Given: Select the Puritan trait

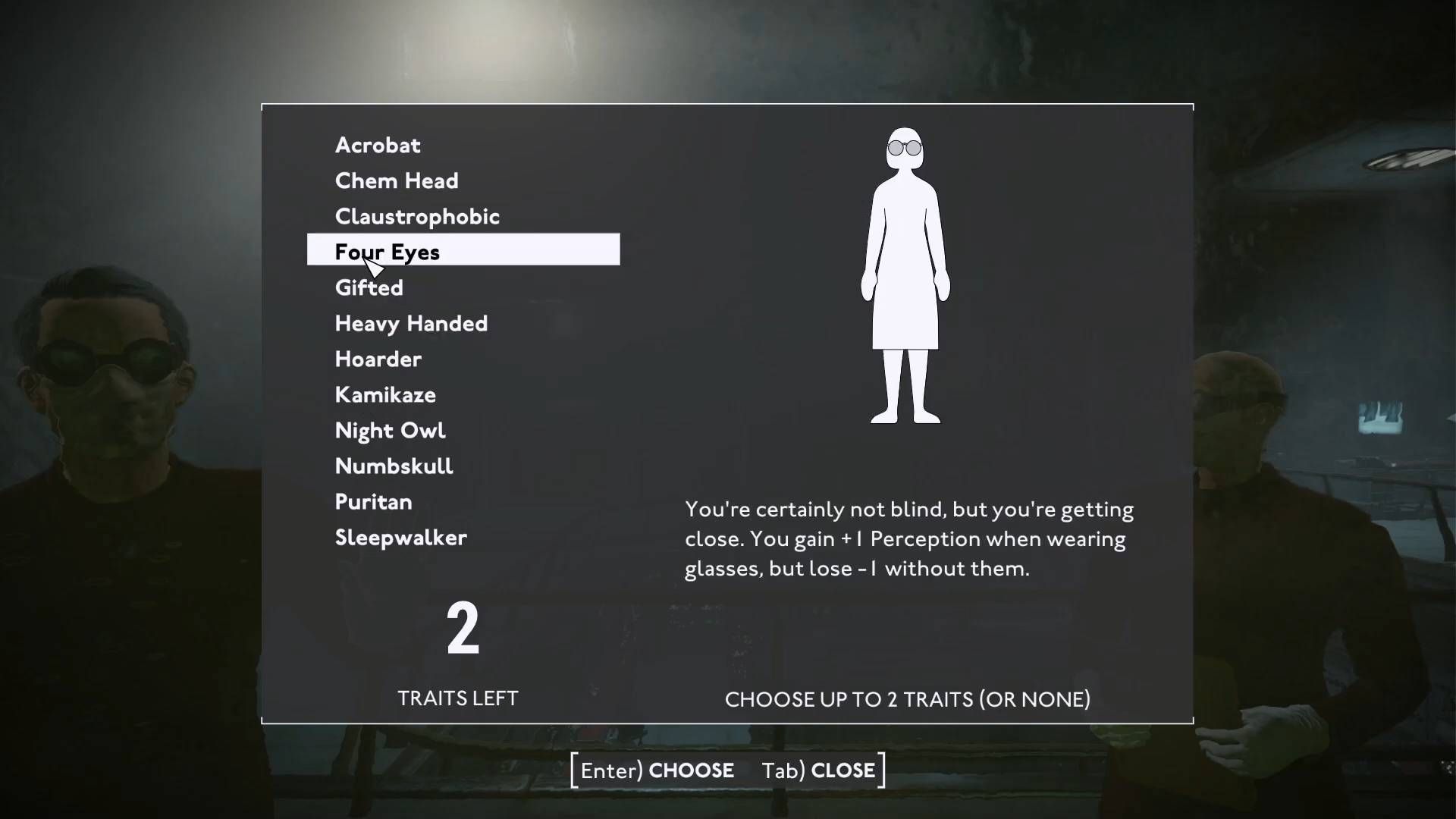Looking at the screenshot, I should pos(374,501).
